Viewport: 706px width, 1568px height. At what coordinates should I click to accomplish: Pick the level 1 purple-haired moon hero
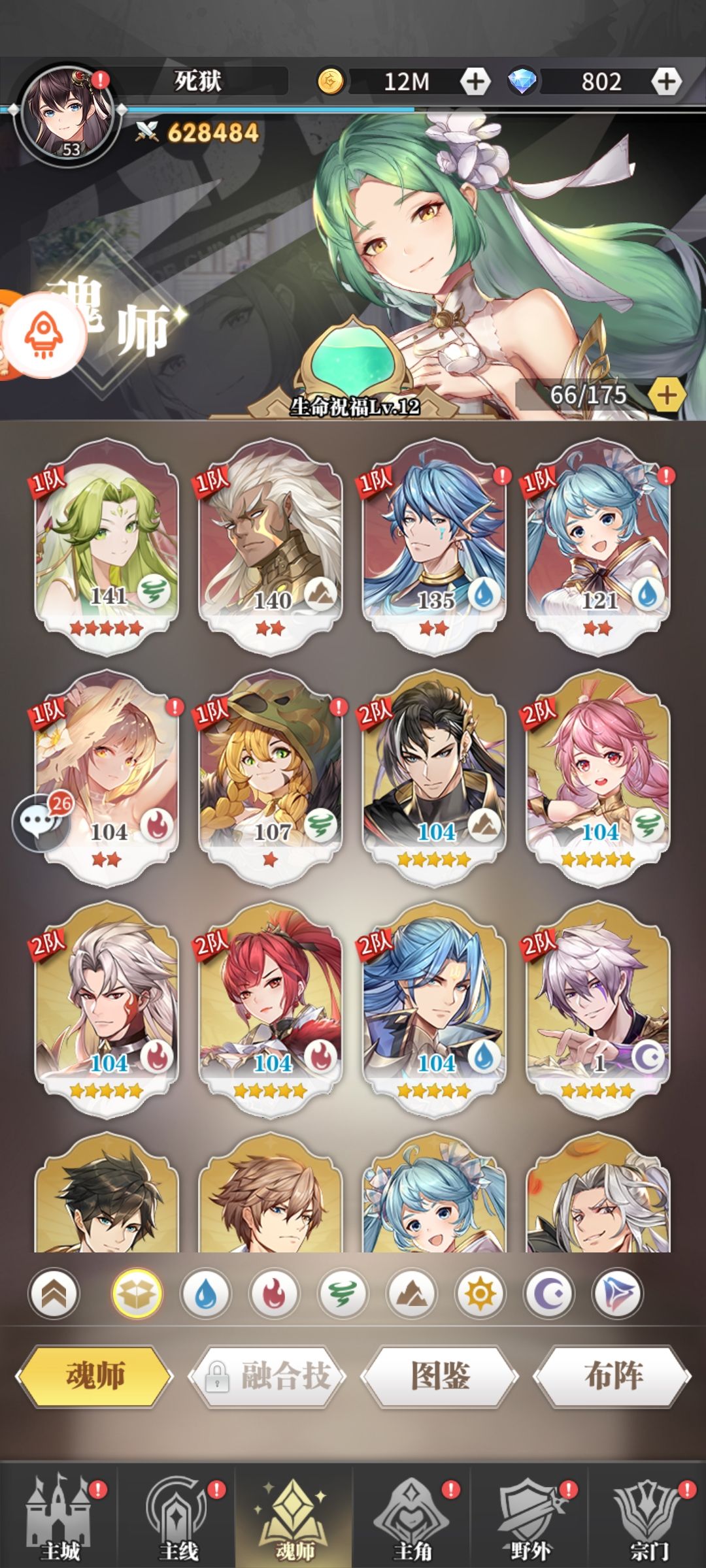click(598, 1008)
